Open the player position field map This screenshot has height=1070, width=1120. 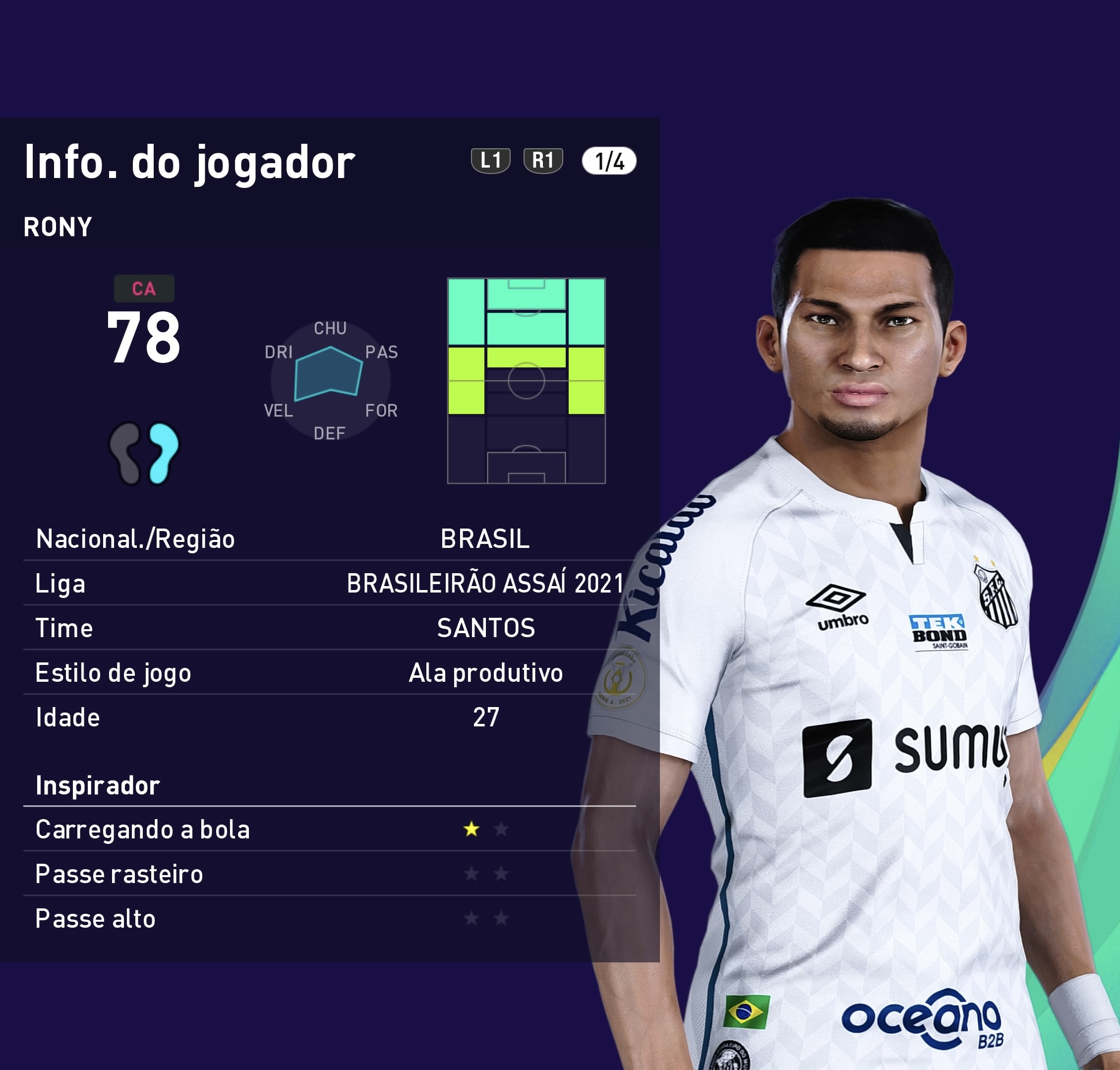pos(526,380)
